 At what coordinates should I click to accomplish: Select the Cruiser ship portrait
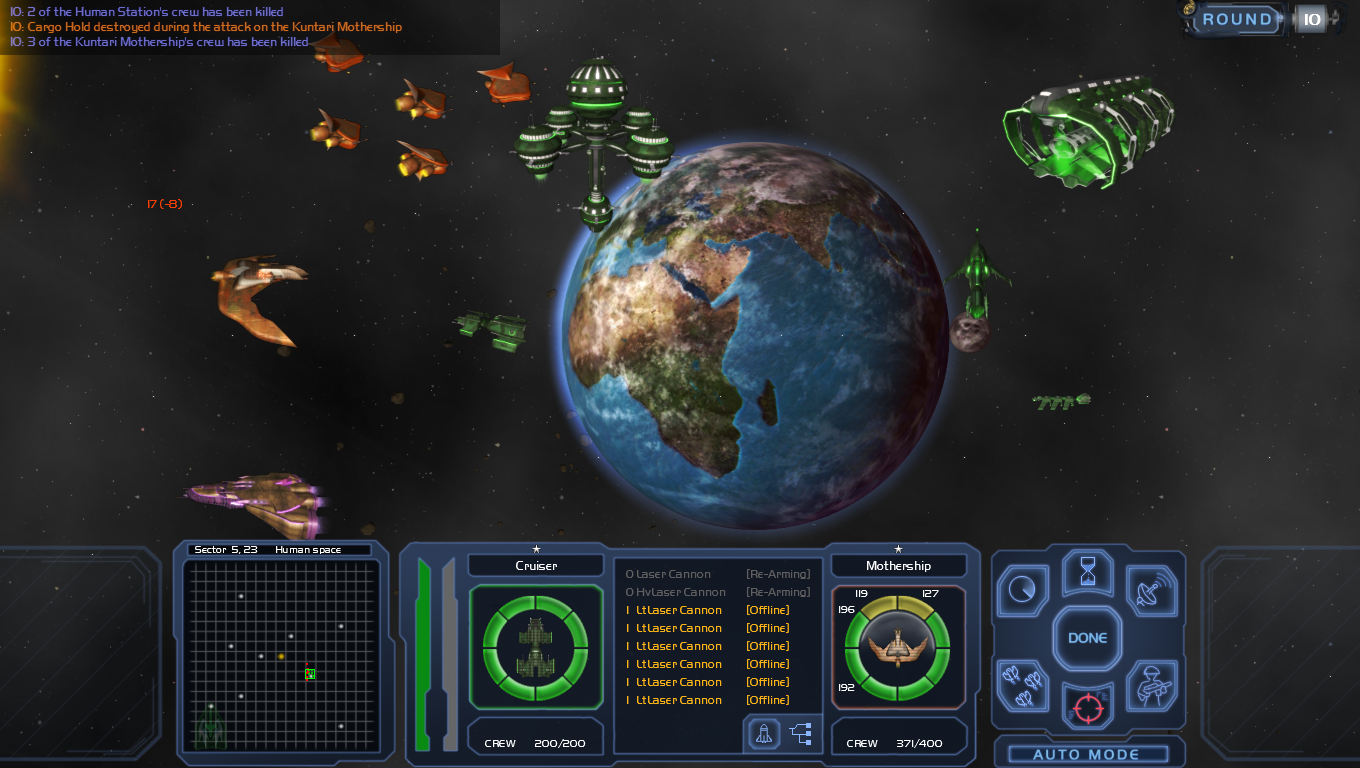pos(535,647)
